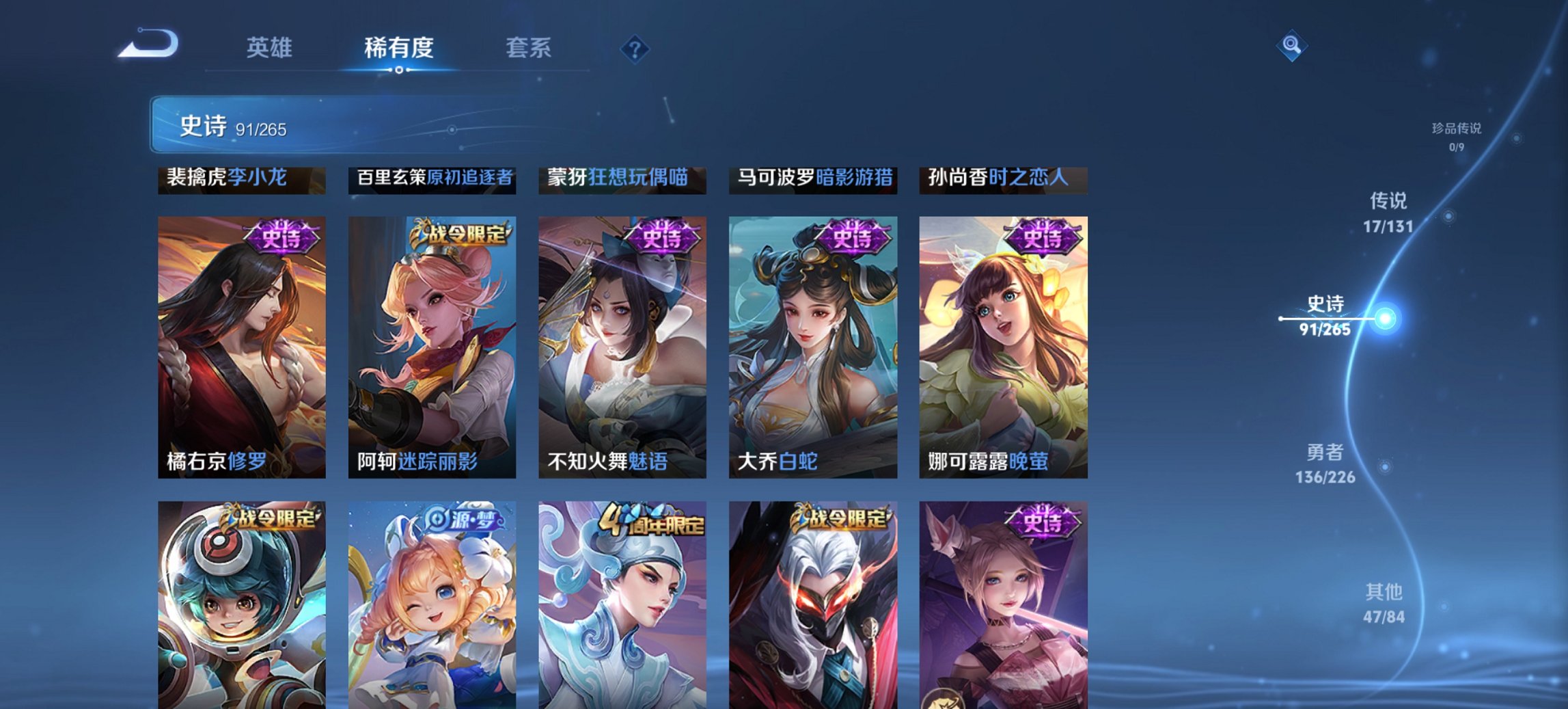Switch to the 套系 tab
This screenshot has height=709, width=1568.
pyautogui.click(x=529, y=48)
